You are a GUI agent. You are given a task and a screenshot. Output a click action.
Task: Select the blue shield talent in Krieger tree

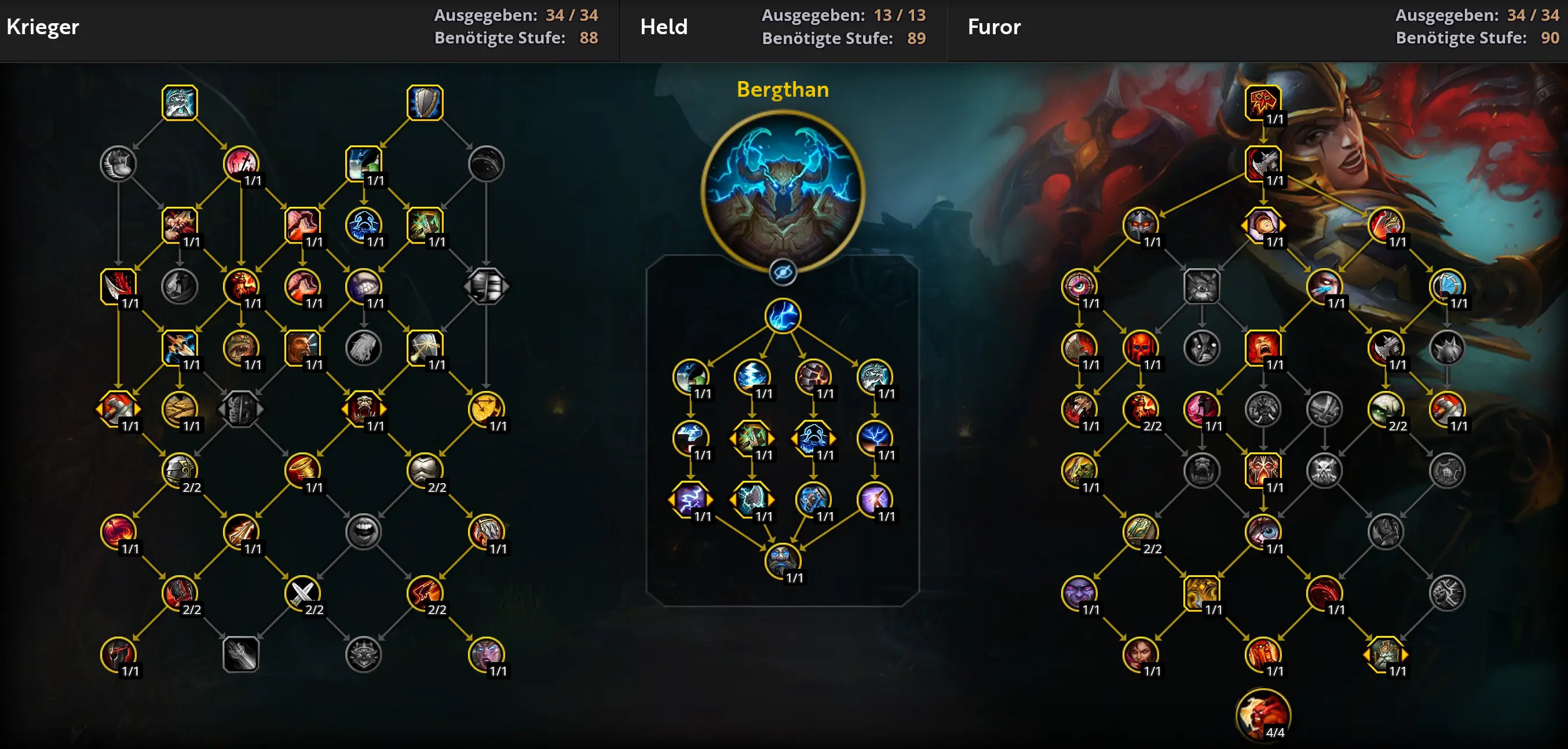click(x=425, y=103)
